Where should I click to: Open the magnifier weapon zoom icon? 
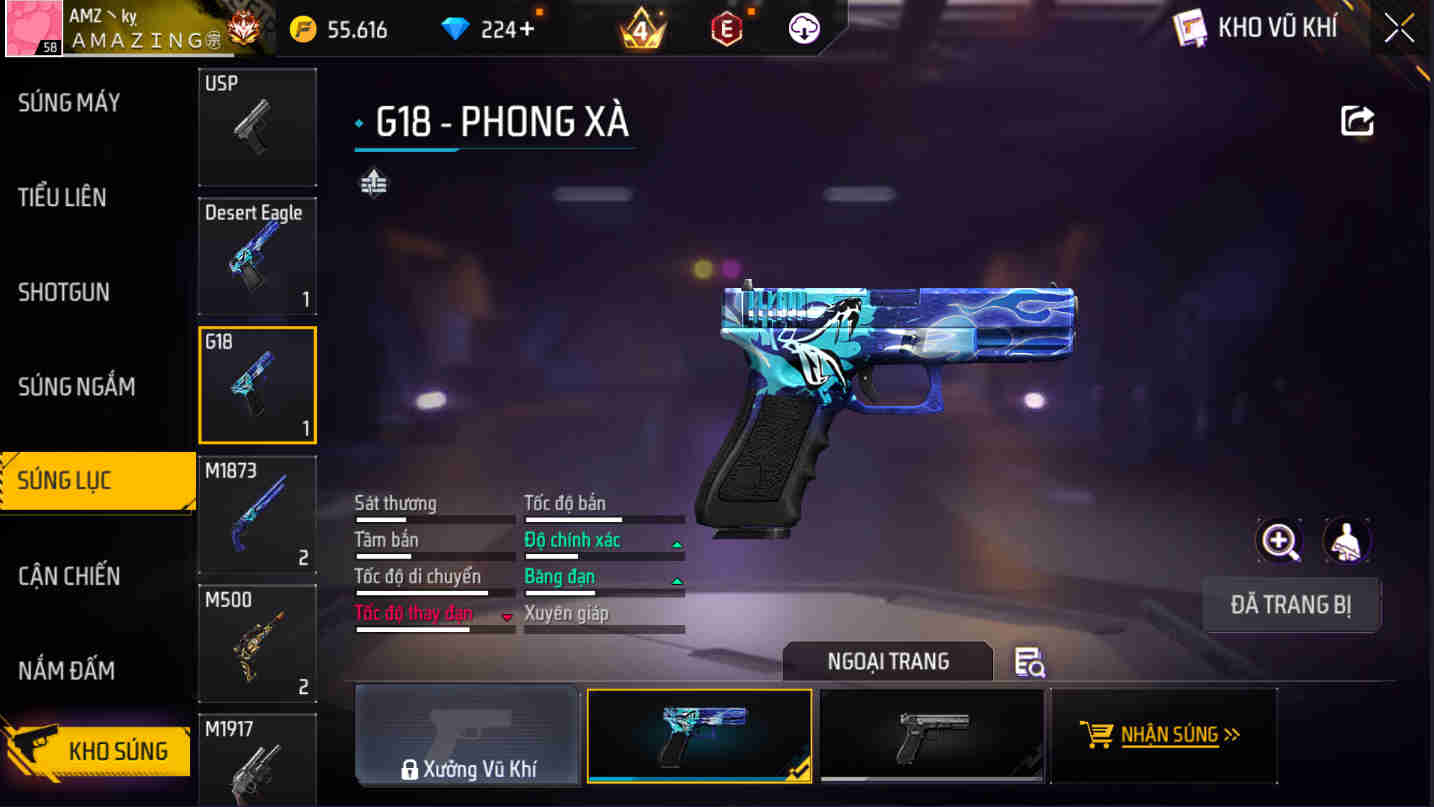point(1278,540)
